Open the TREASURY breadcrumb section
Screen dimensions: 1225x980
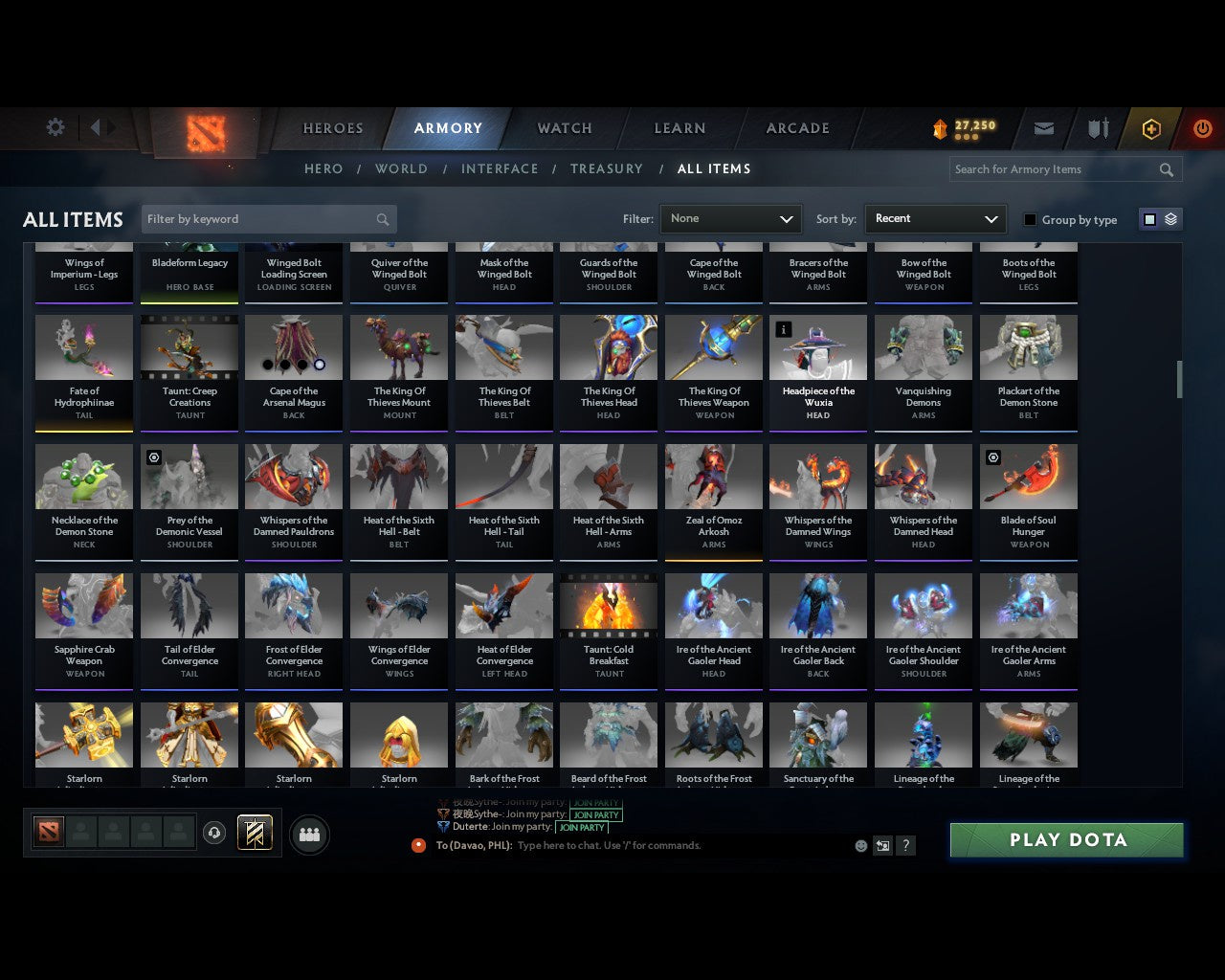607,168
